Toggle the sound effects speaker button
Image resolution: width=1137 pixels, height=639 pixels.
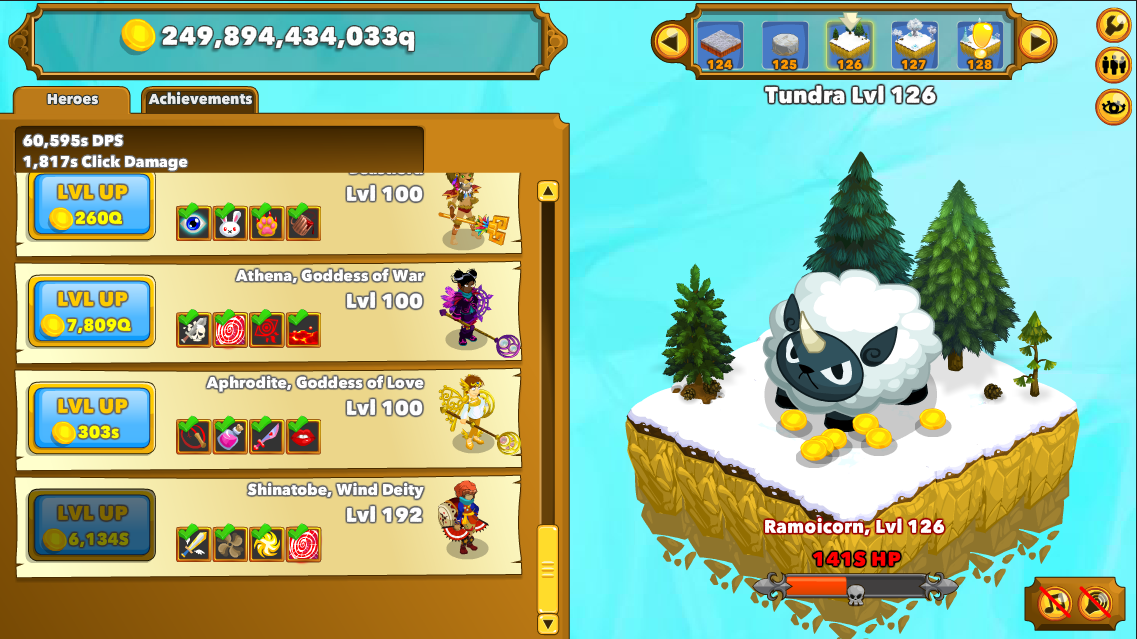(1097, 602)
